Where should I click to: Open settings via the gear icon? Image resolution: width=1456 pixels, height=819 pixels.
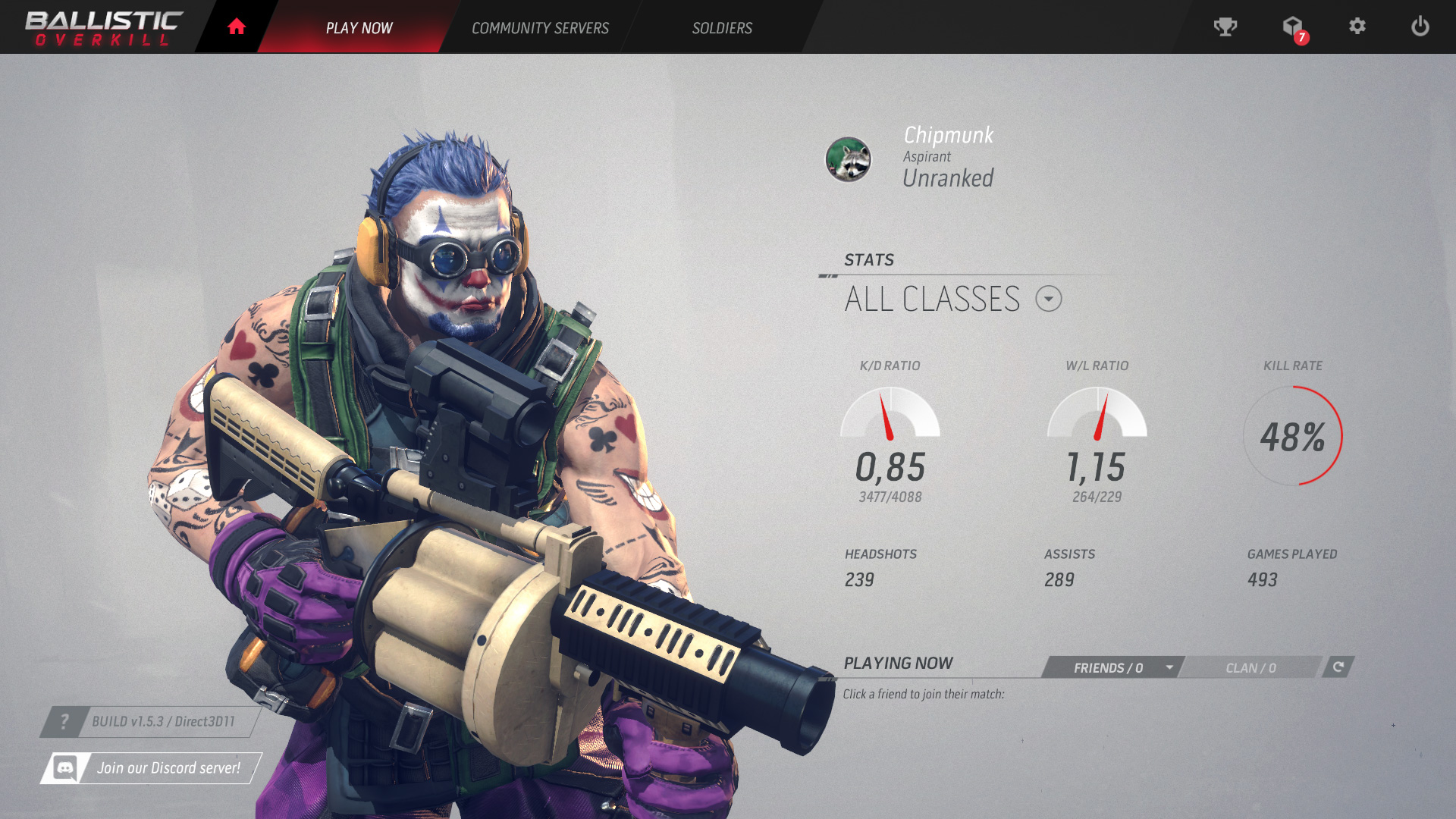[x=1357, y=27]
